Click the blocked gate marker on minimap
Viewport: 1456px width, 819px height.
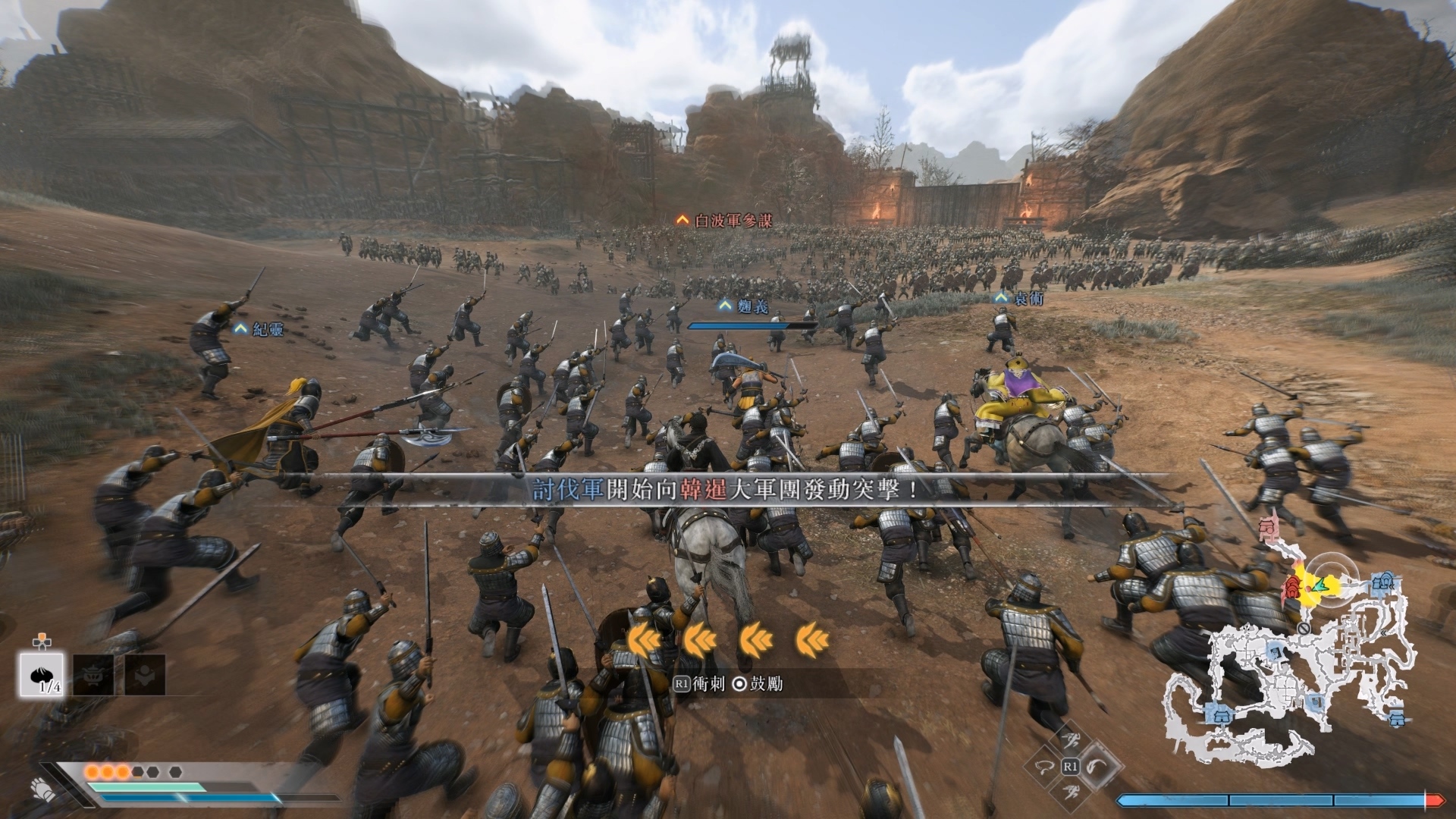[1304, 628]
